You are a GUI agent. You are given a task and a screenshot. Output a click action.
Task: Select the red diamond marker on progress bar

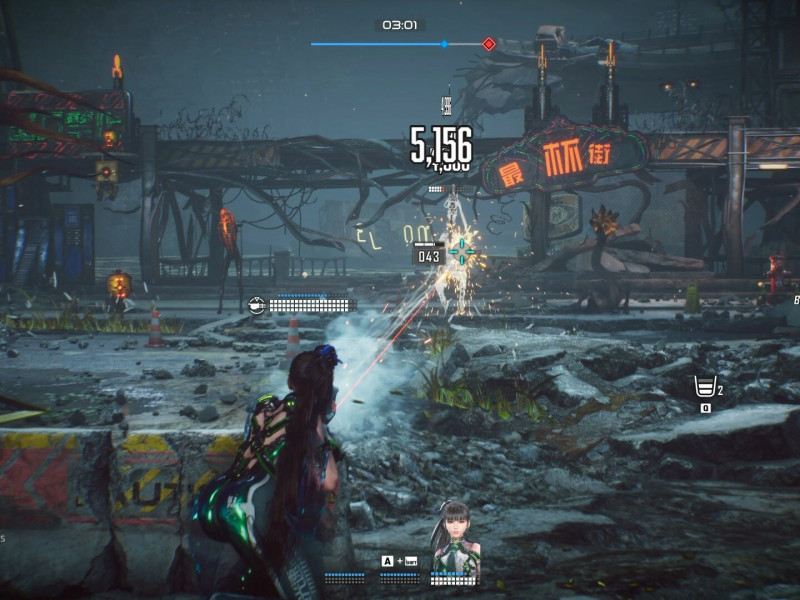tap(488, 44)
